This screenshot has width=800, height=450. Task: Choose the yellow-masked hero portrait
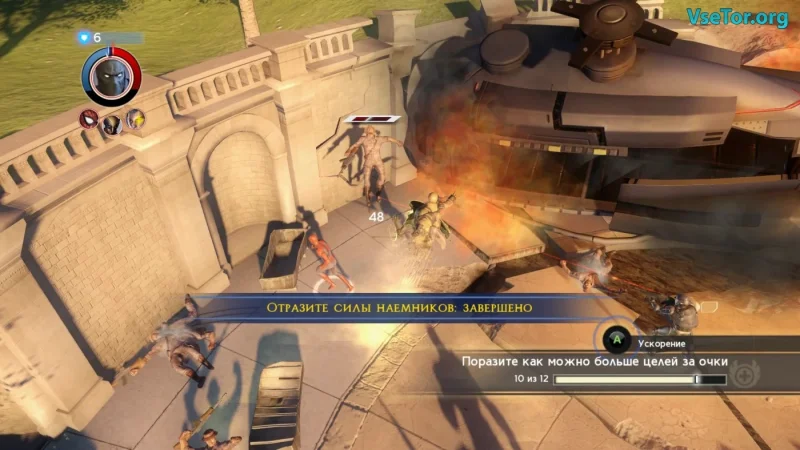coord(134,119)
